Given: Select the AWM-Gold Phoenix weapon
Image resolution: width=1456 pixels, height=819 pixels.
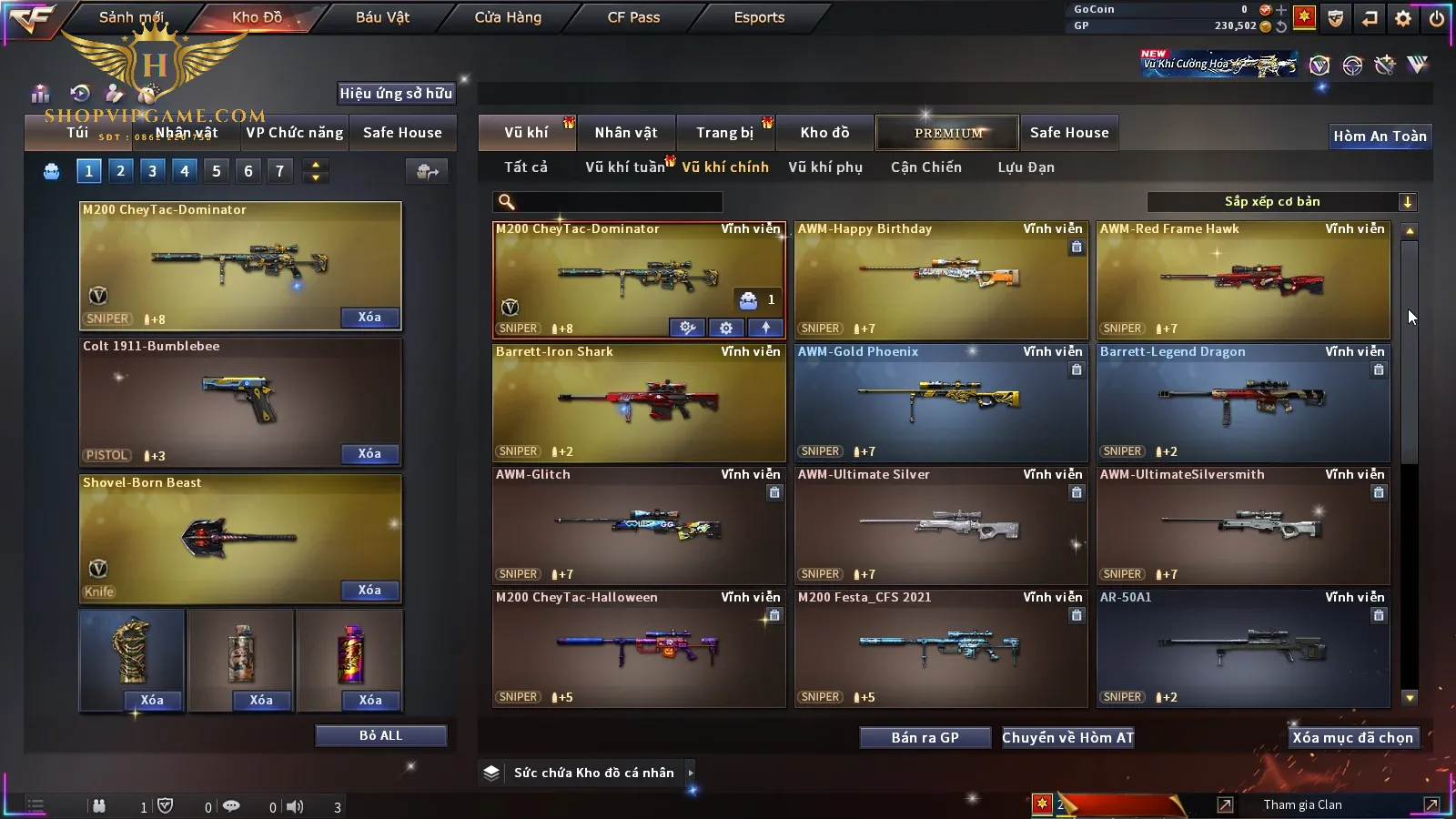Looking at the screenshot, I should coord(941,402).
